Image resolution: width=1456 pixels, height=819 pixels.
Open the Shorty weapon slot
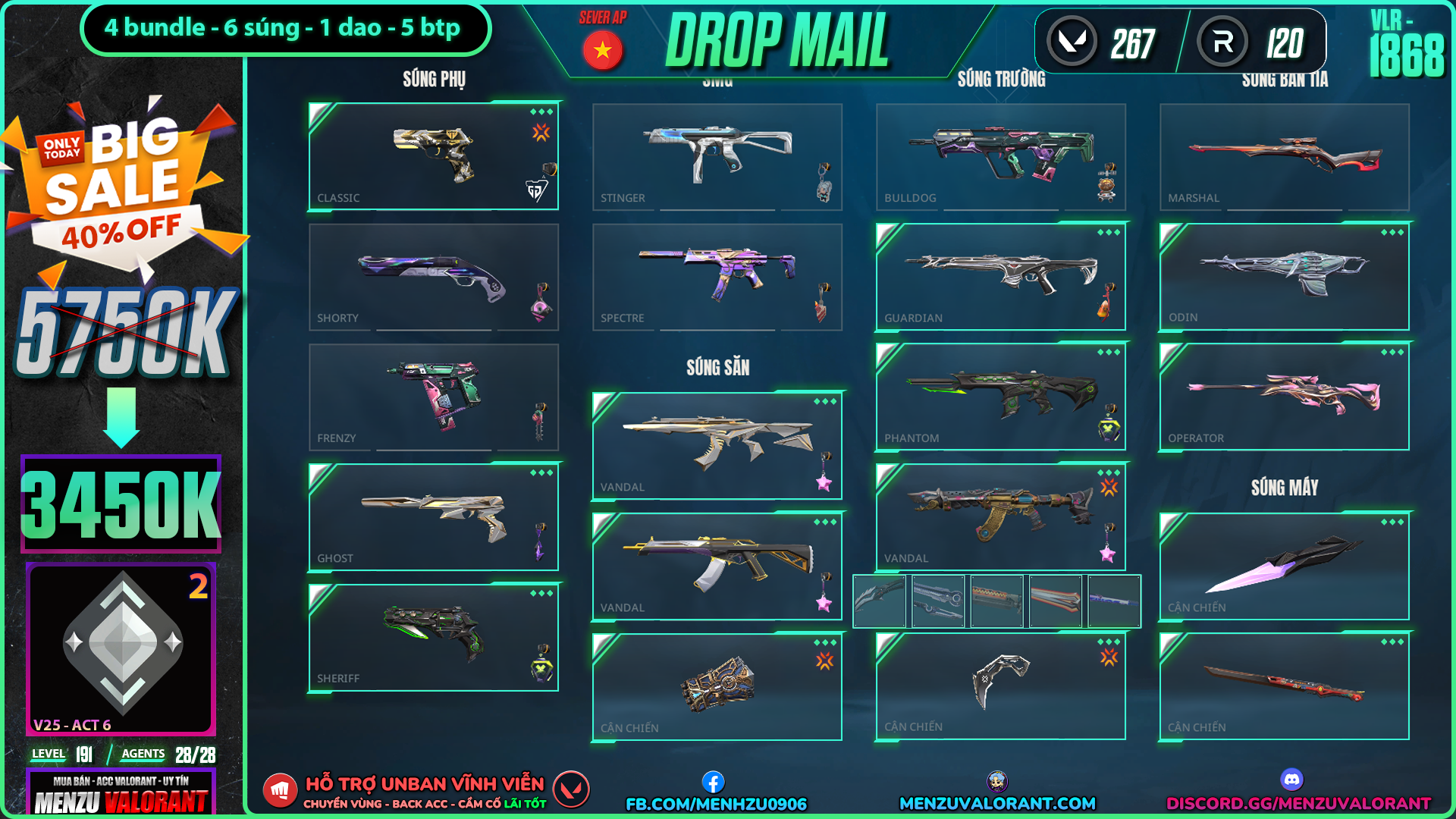433,277
